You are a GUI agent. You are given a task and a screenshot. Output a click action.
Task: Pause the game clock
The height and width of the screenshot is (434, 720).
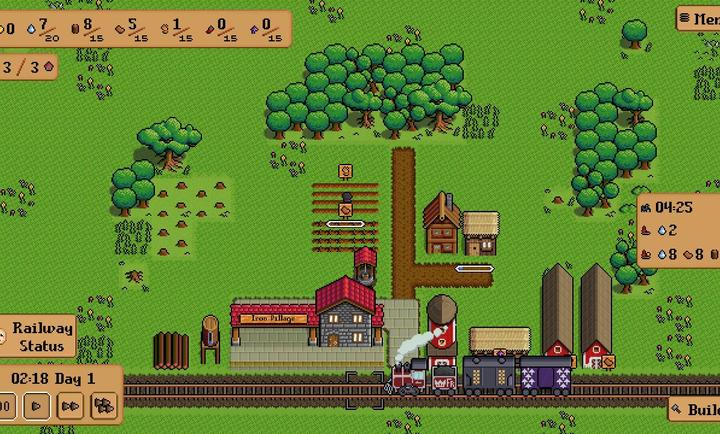coord(6,406)
